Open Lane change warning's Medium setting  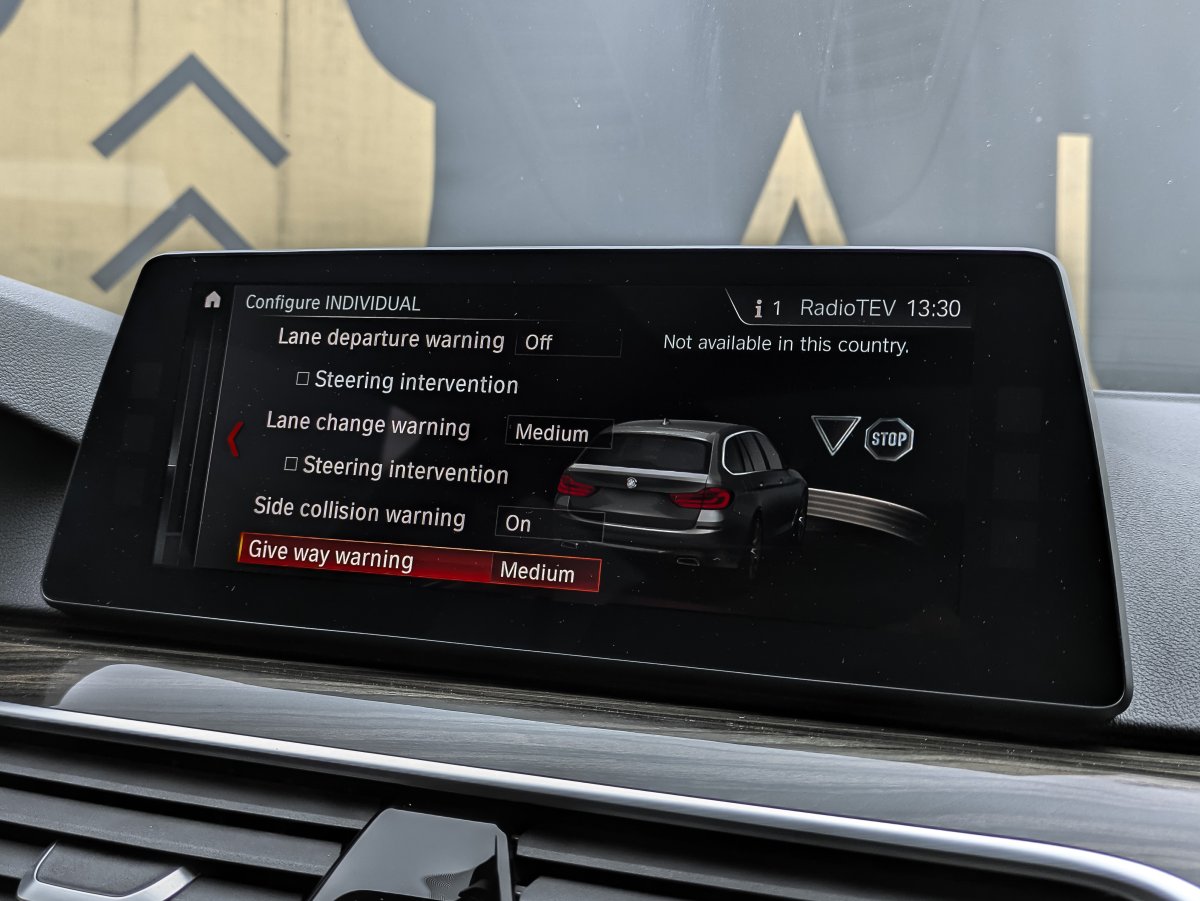pyautogui.click(x=557, y=433)
